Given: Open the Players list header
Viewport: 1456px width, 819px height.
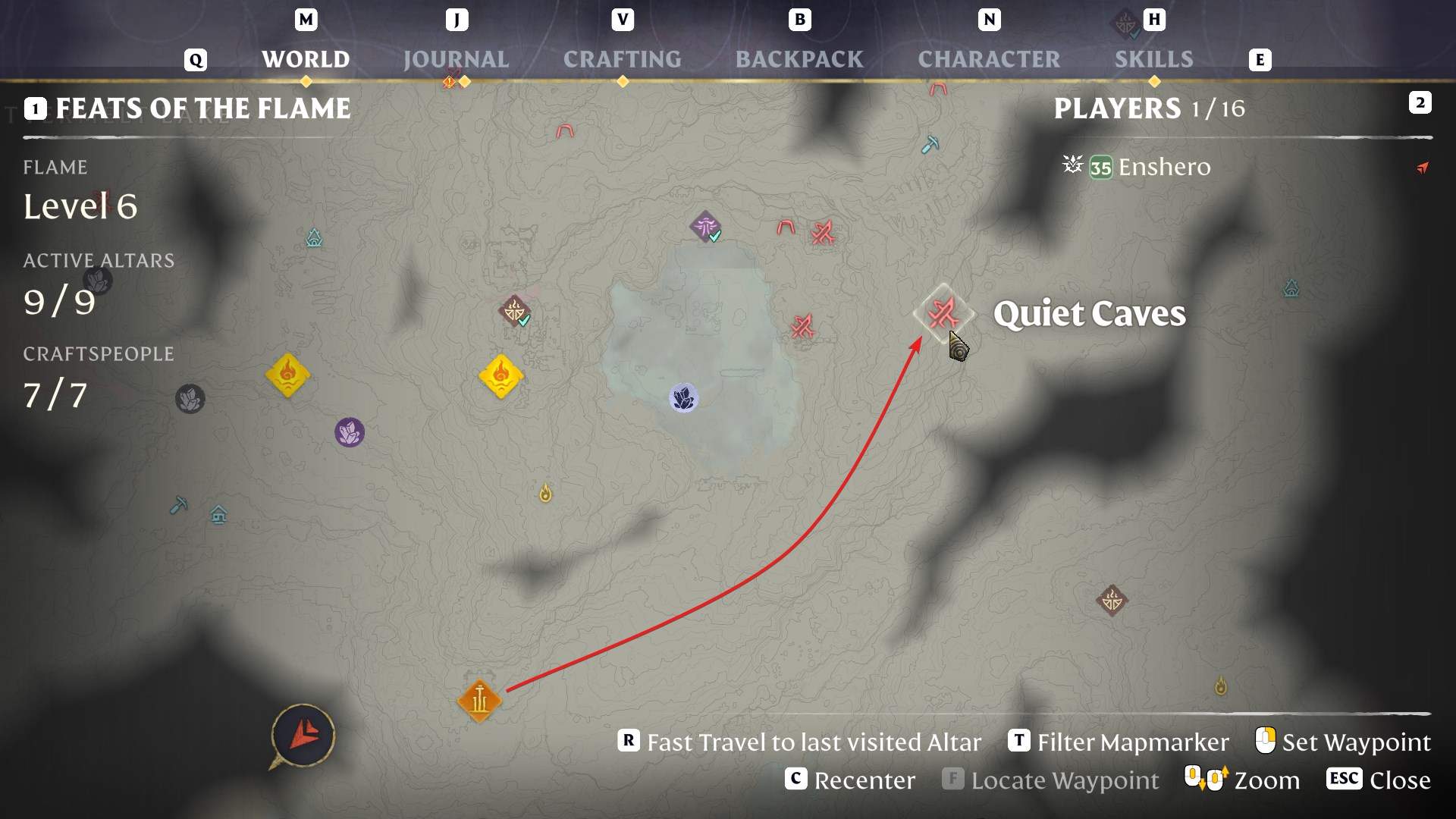Looking at the screenshot, I should [1148, 108].
